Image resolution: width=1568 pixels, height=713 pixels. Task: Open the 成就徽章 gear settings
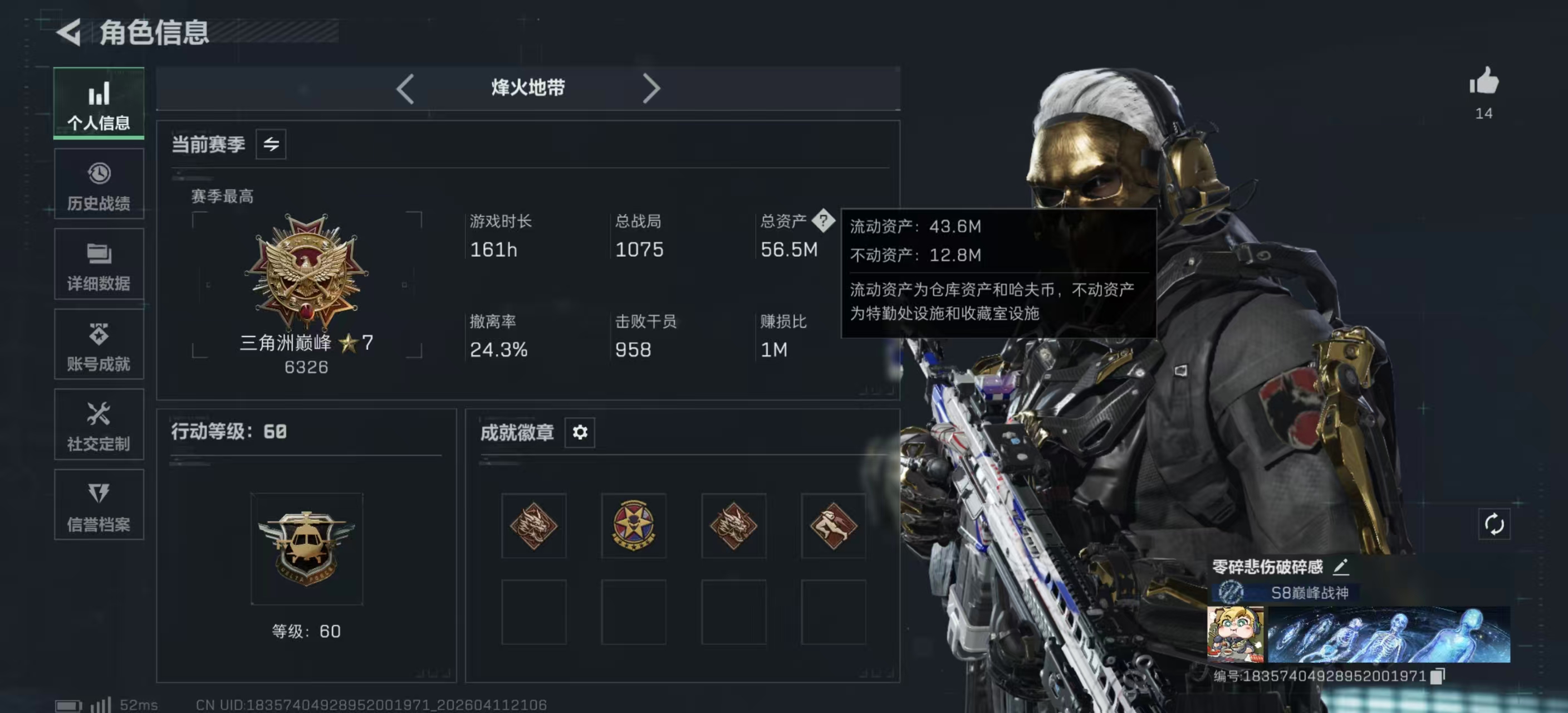click(580, 432)
